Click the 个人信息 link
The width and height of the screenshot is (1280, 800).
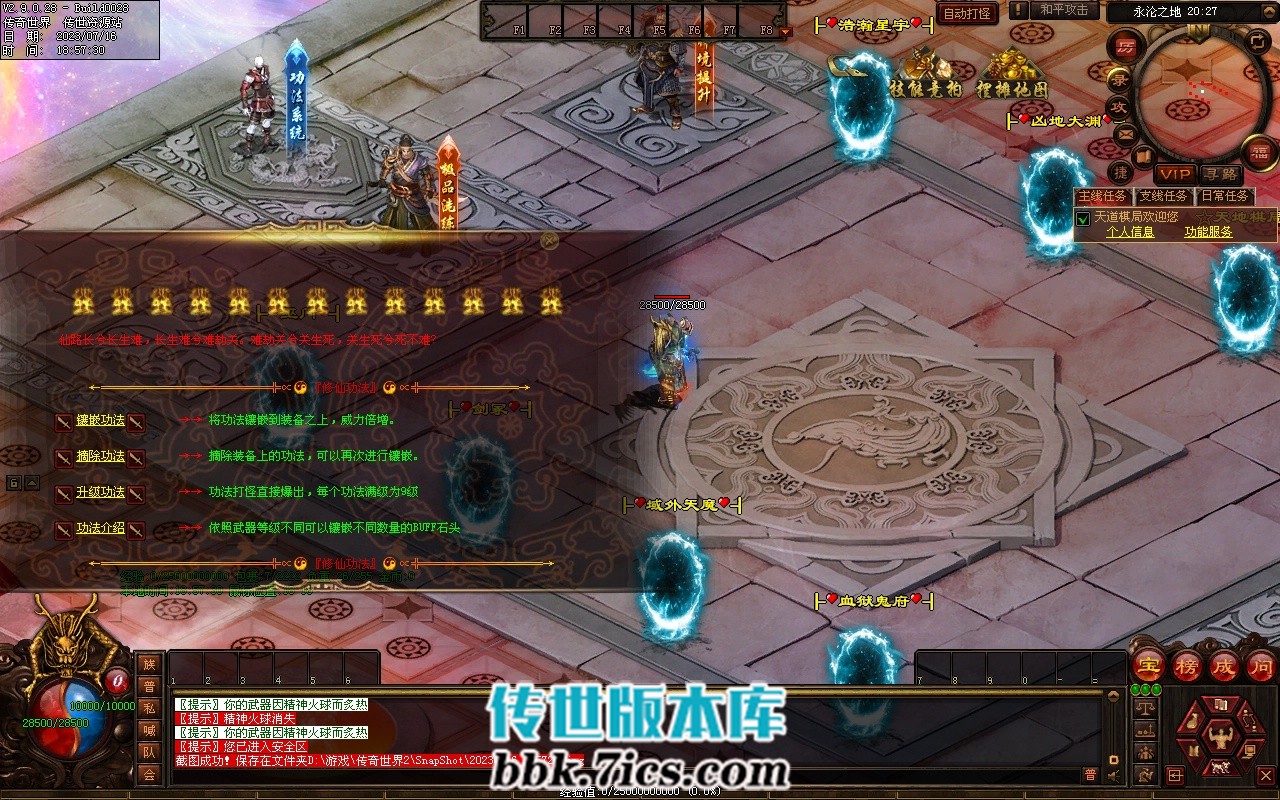(x=1130, y=232)
